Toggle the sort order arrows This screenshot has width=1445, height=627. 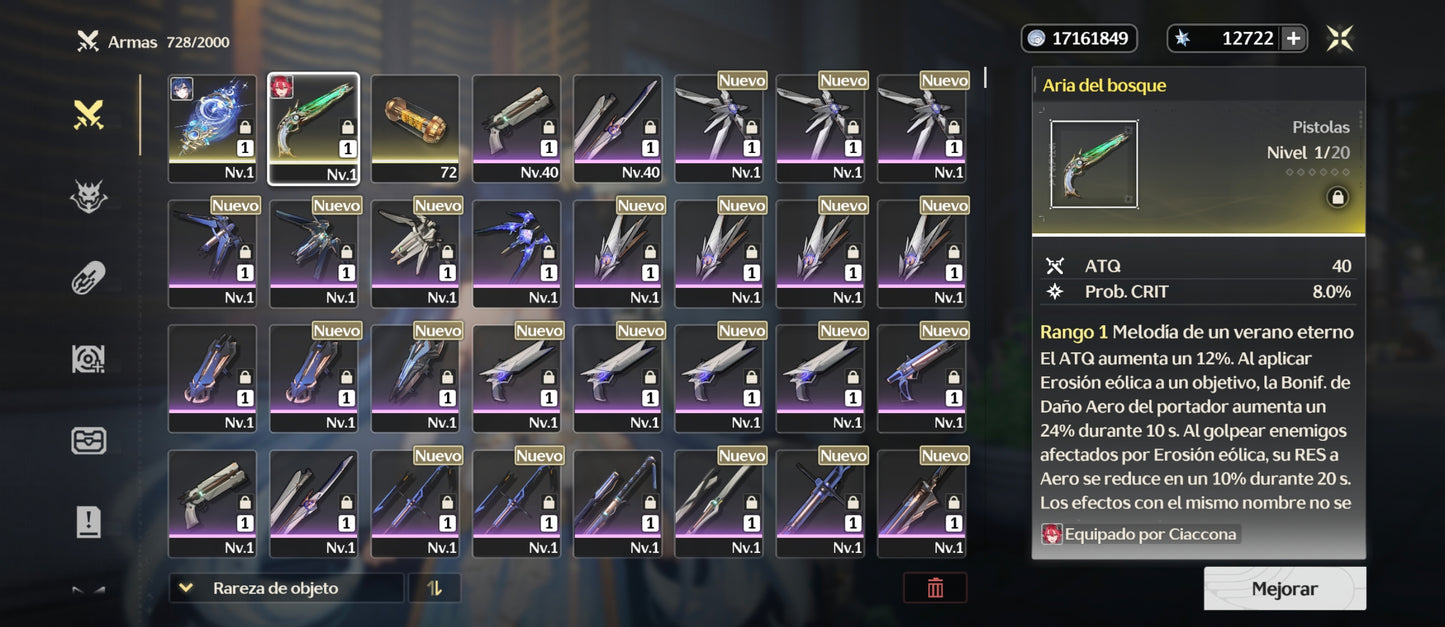(434, 588)
